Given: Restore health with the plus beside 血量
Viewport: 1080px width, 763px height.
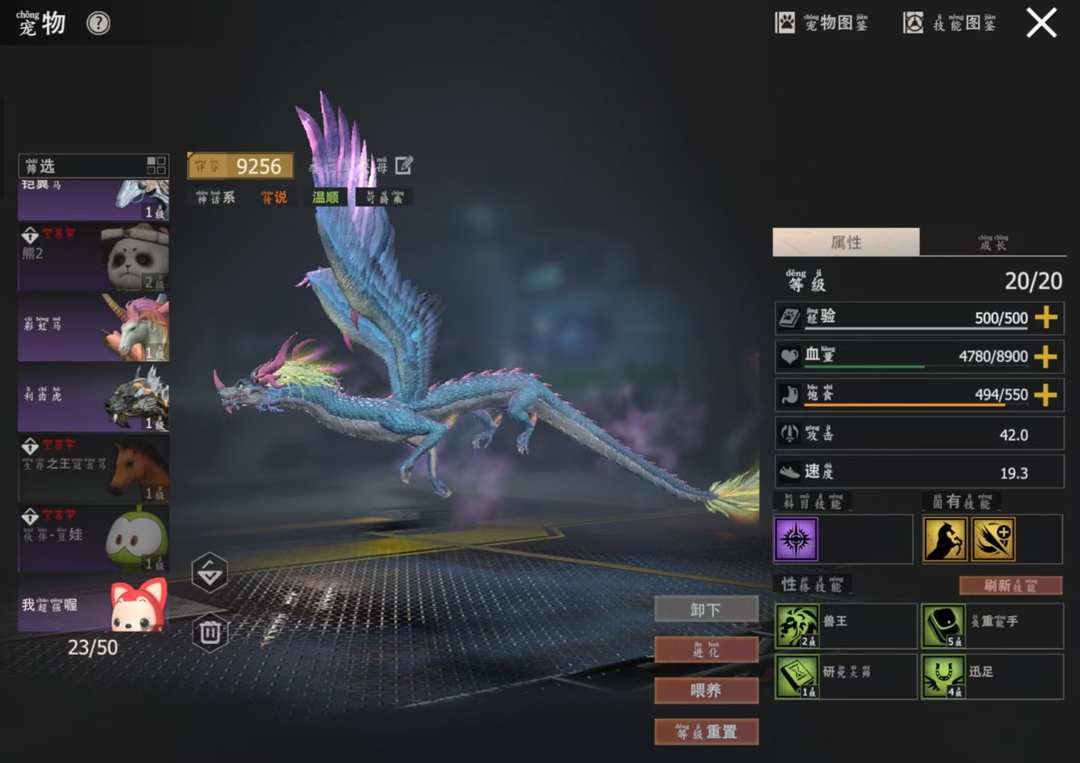Looking at the screenshot, I should click(1045, 356).
